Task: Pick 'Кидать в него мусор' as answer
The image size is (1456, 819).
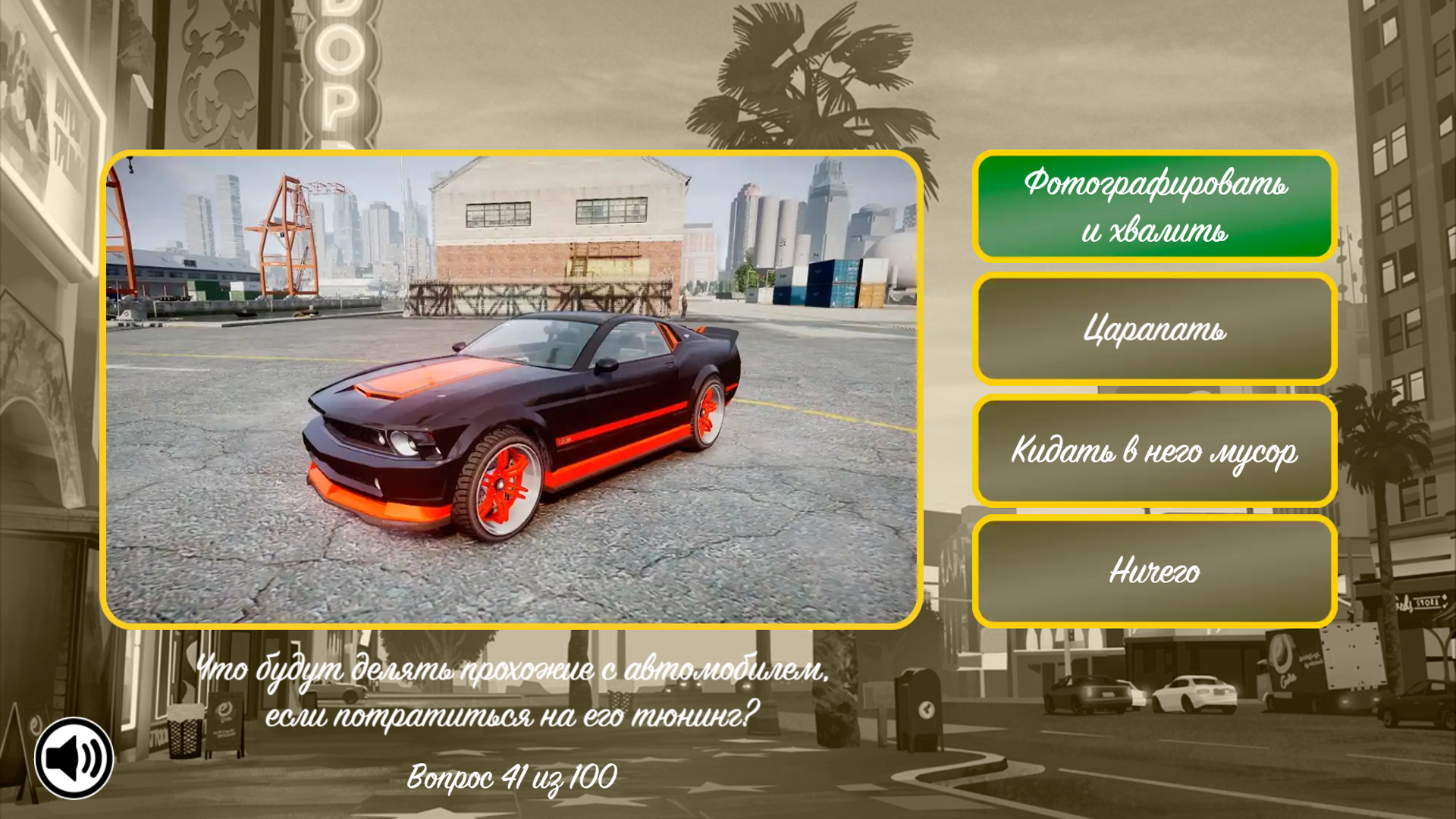Action: [1153, 451]
